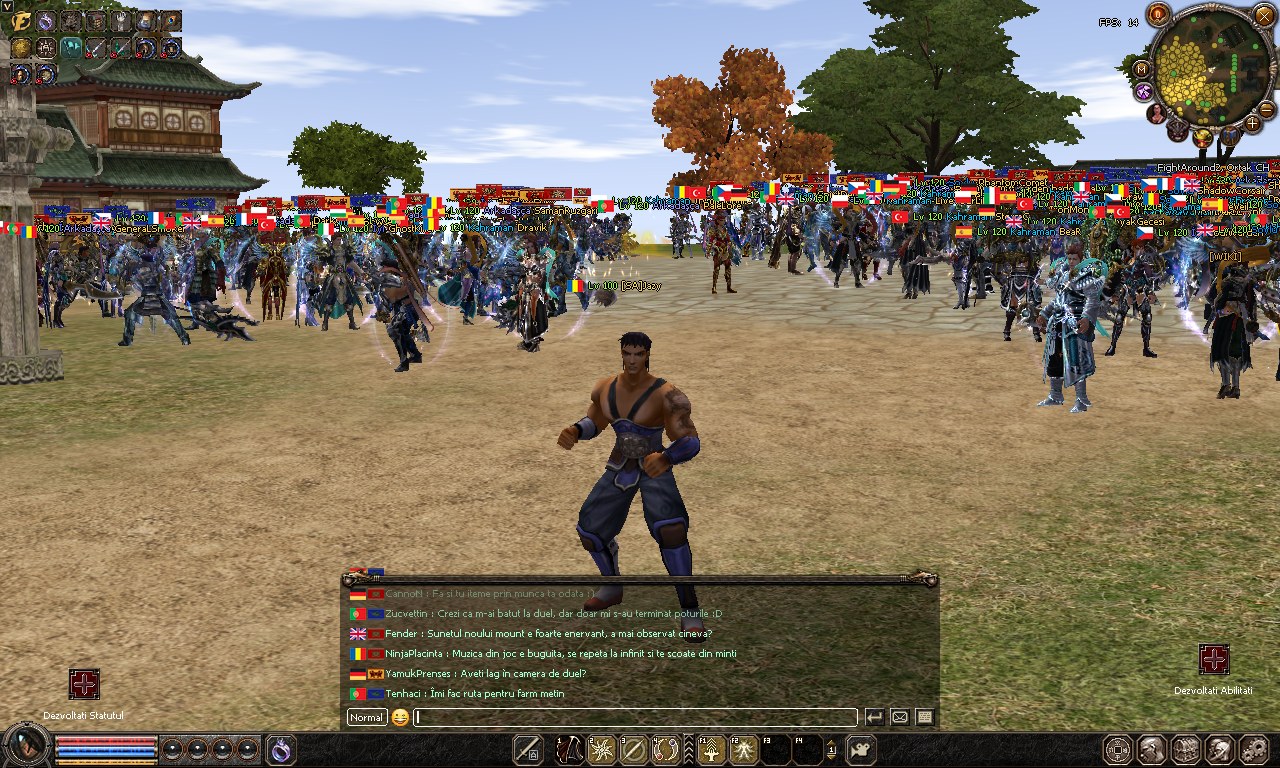Click the character portrait in the status bar
Viewport: 1280px width, 768px height.
pyautogui.click(x=27, y=745)
